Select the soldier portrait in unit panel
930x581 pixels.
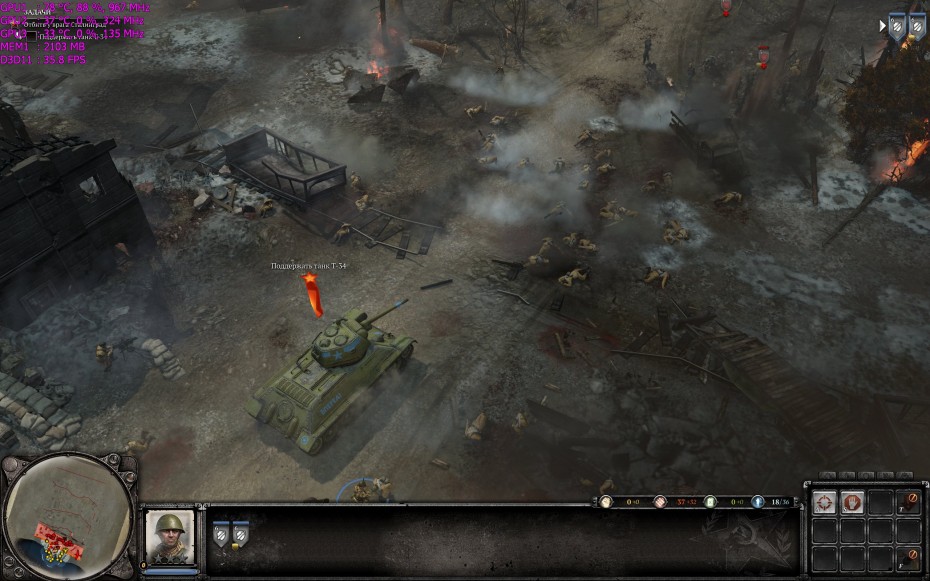169,537
